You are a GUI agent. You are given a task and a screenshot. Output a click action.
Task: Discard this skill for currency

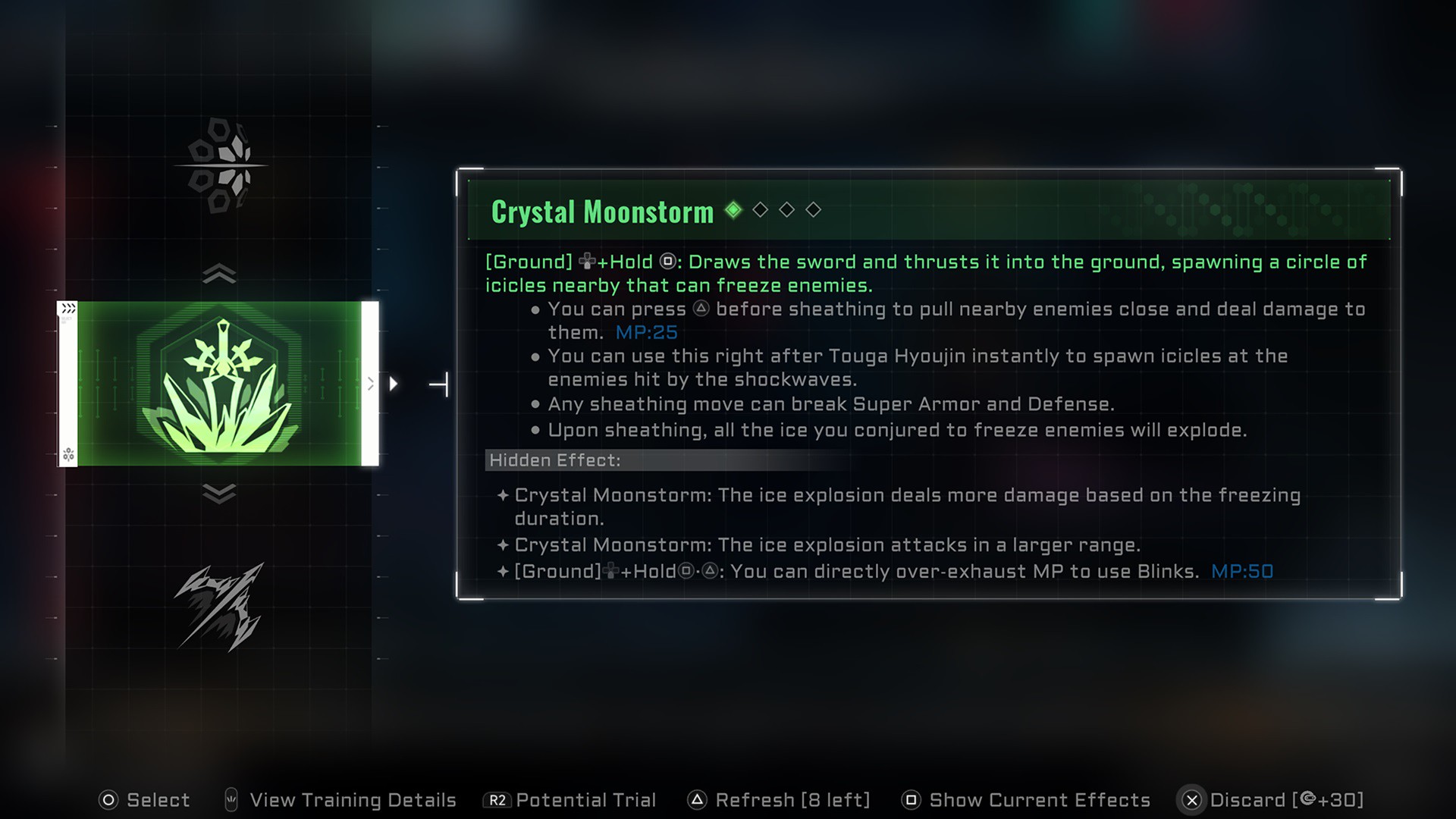tap(1272, 800)
